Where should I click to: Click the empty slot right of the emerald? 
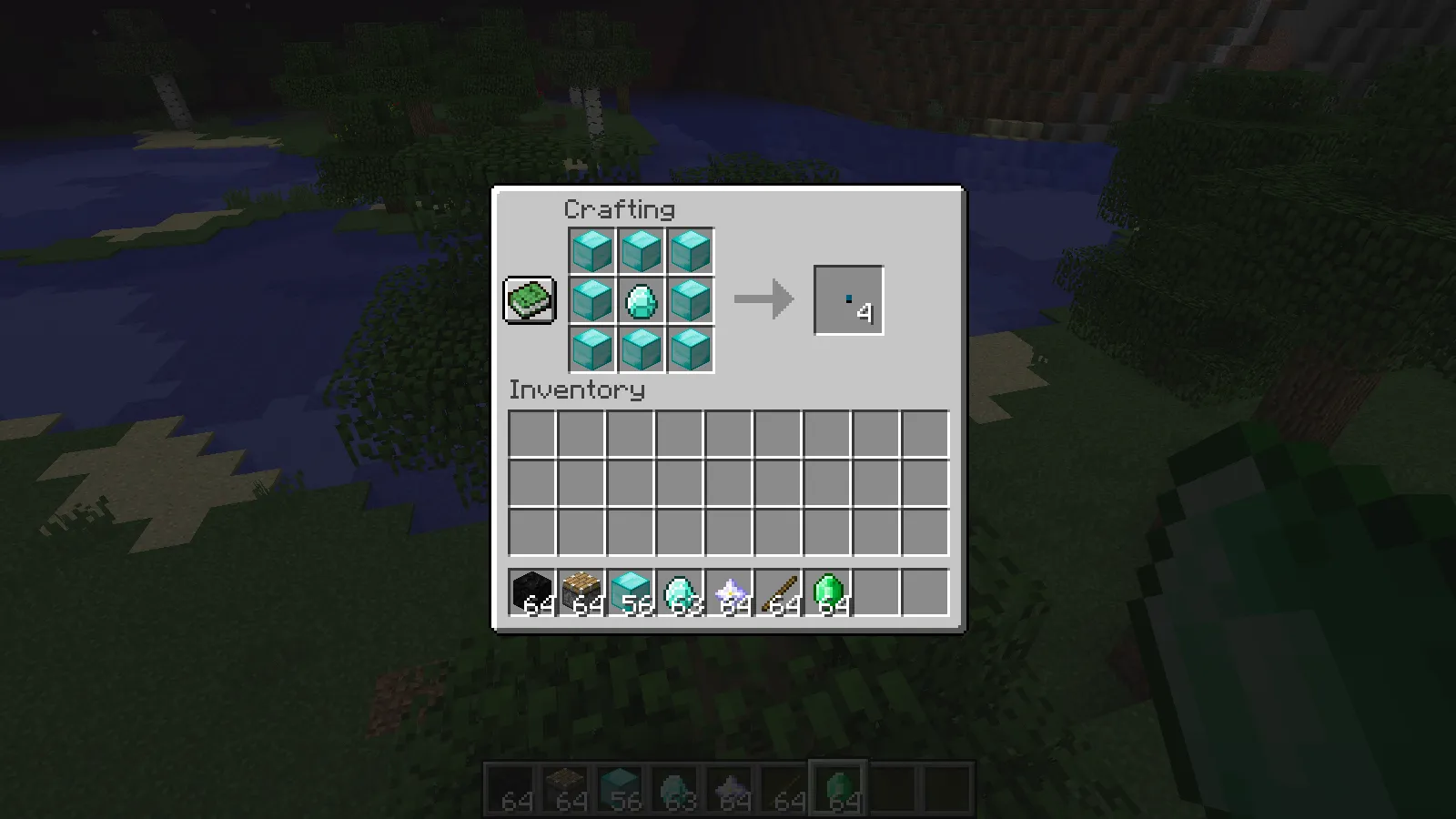[879, 591]
